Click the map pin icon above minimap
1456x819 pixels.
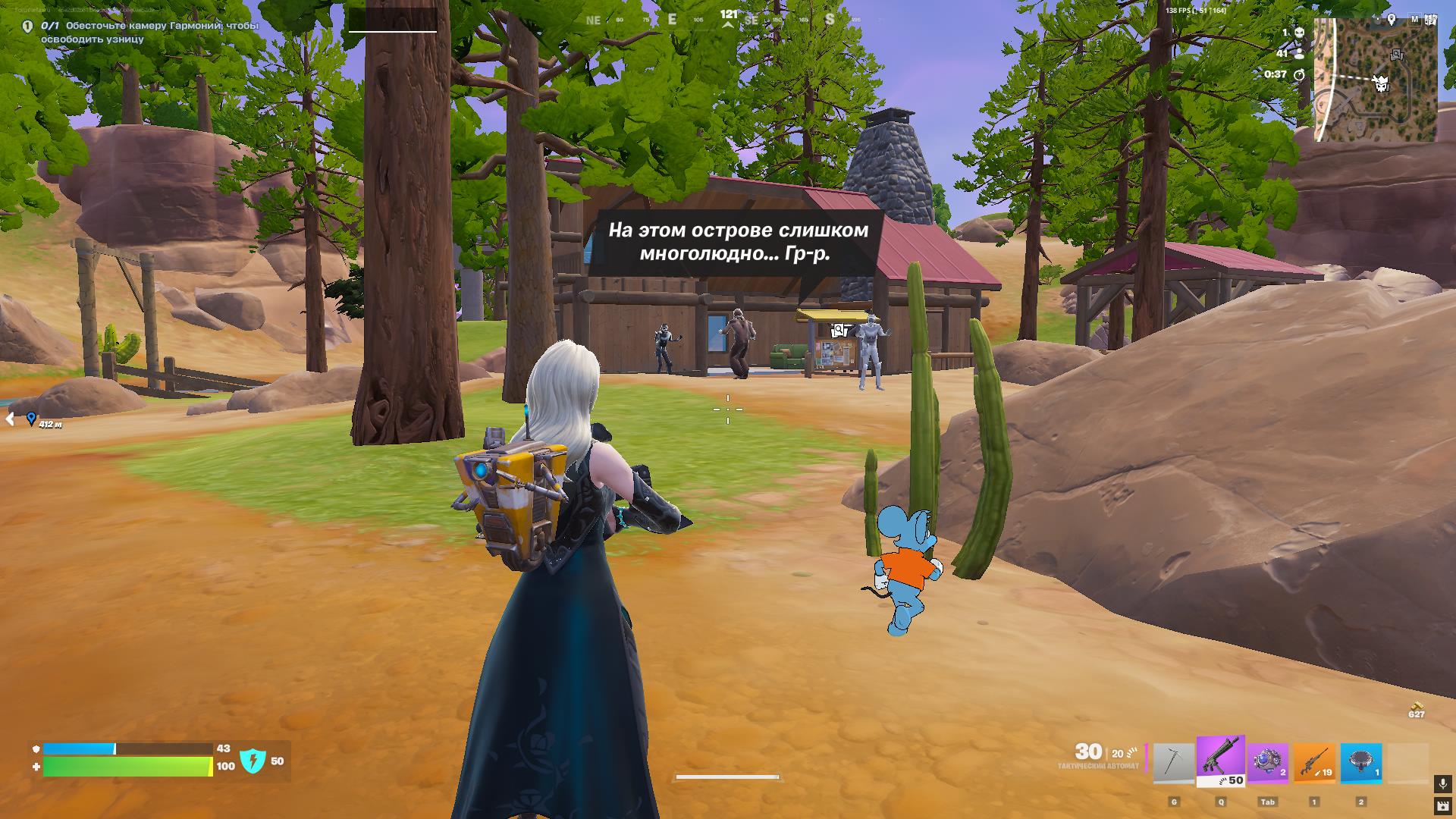pyautogui.click(x=1392, y=20)
